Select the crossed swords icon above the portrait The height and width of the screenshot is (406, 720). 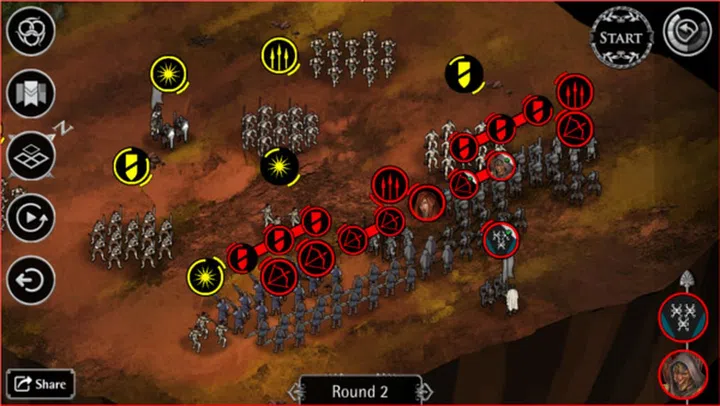684,317
